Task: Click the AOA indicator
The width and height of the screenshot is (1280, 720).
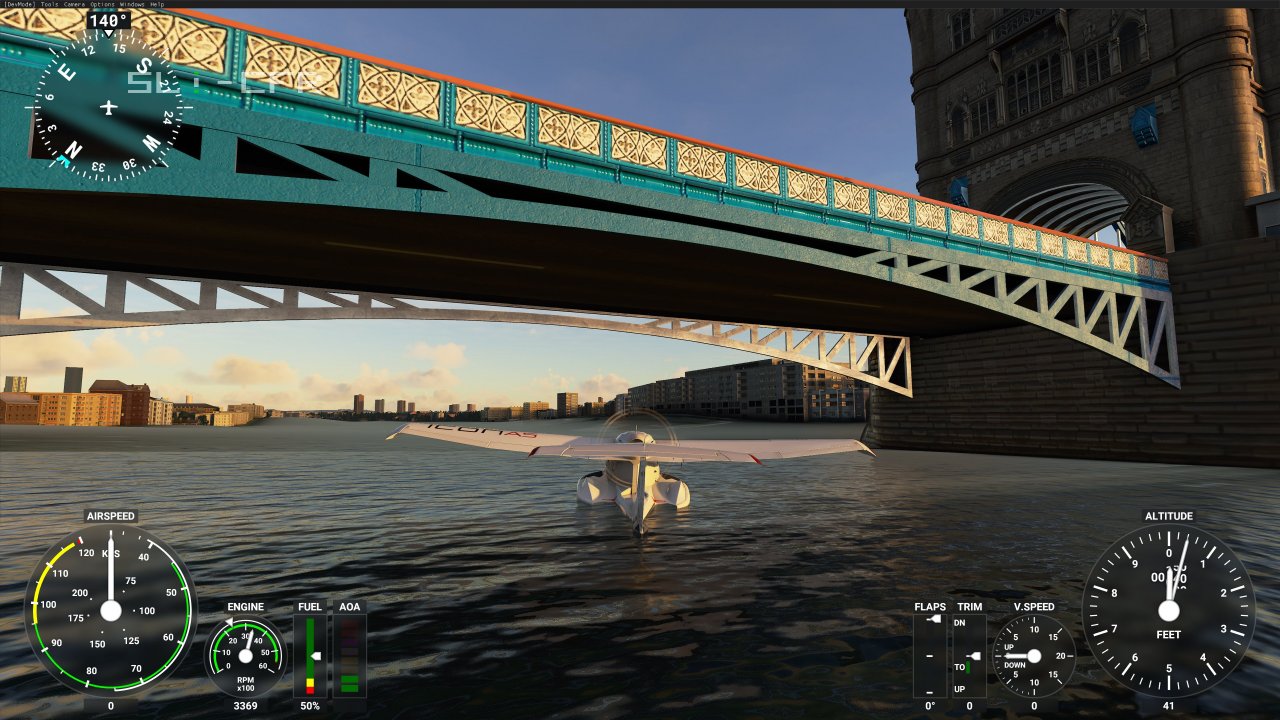Action: pyautogui.click(x=350, y=655)
